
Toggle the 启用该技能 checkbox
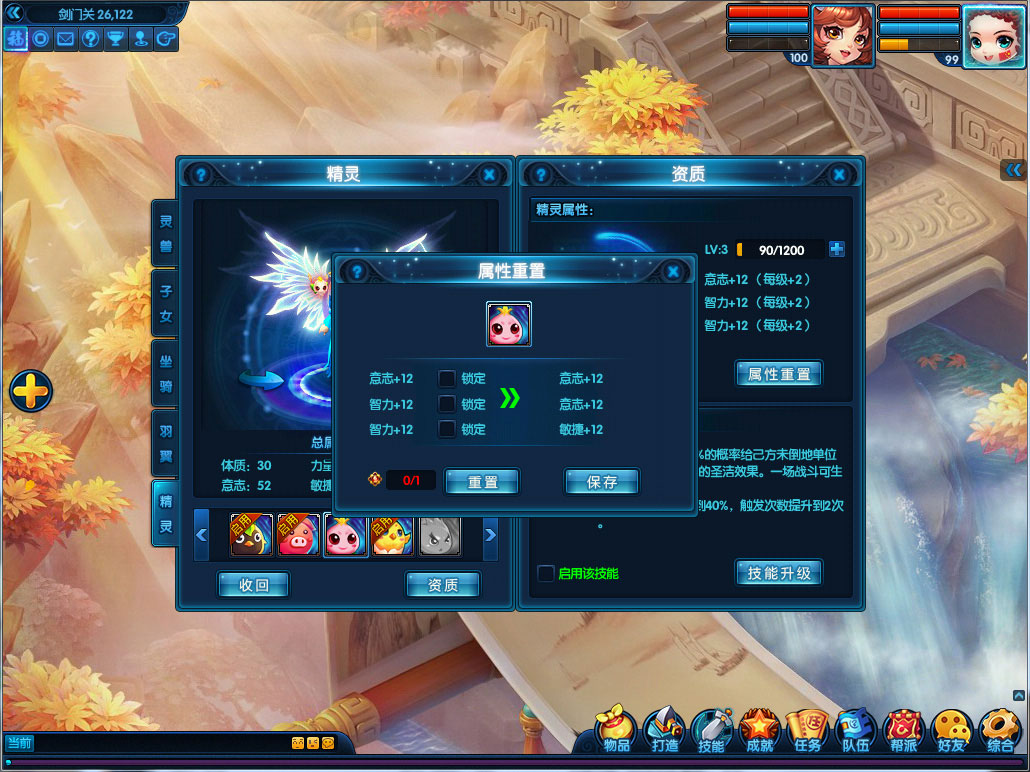point(546,573)
